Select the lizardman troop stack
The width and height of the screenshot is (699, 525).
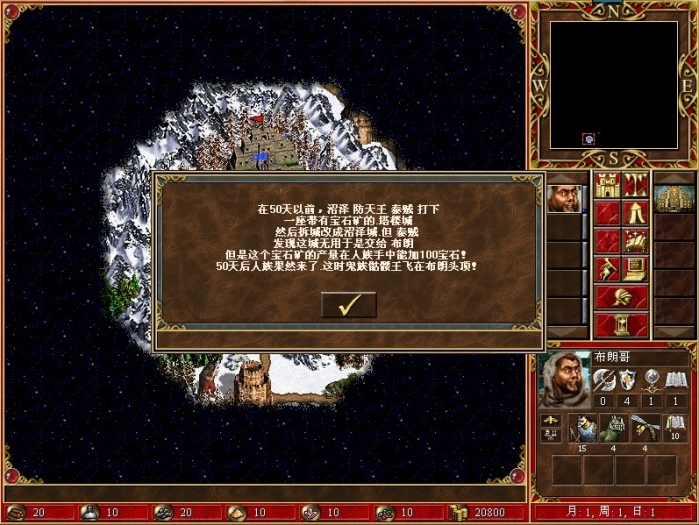(x=615, y=428)
